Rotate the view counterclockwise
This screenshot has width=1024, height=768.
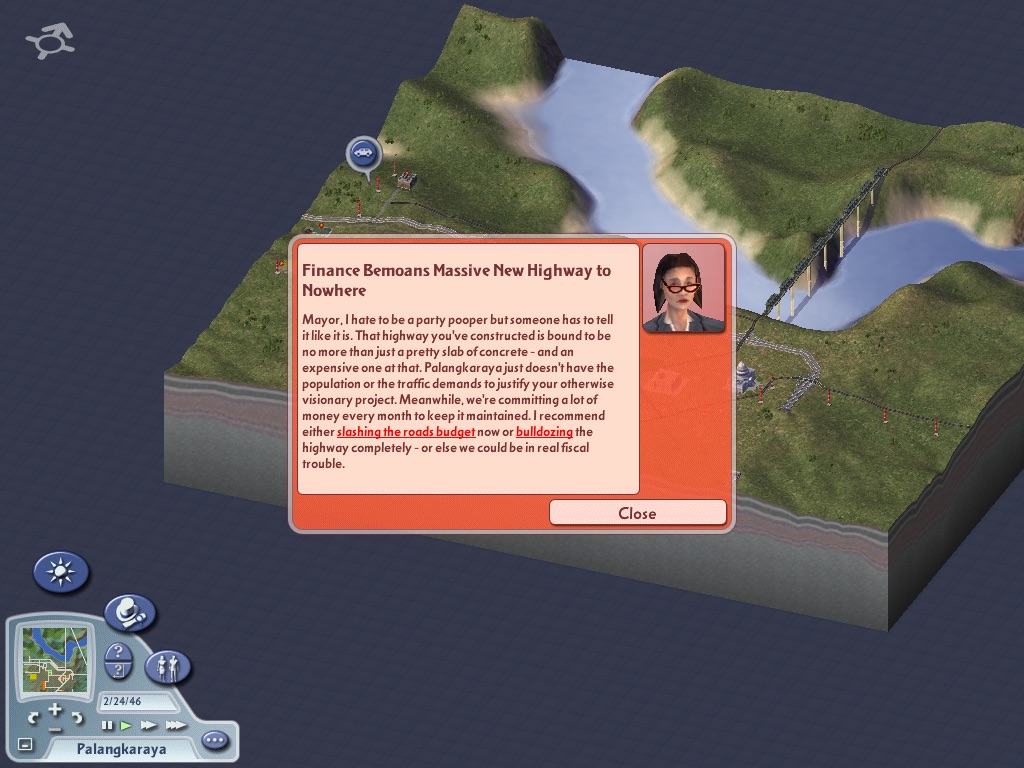click(x=34, y=718)
